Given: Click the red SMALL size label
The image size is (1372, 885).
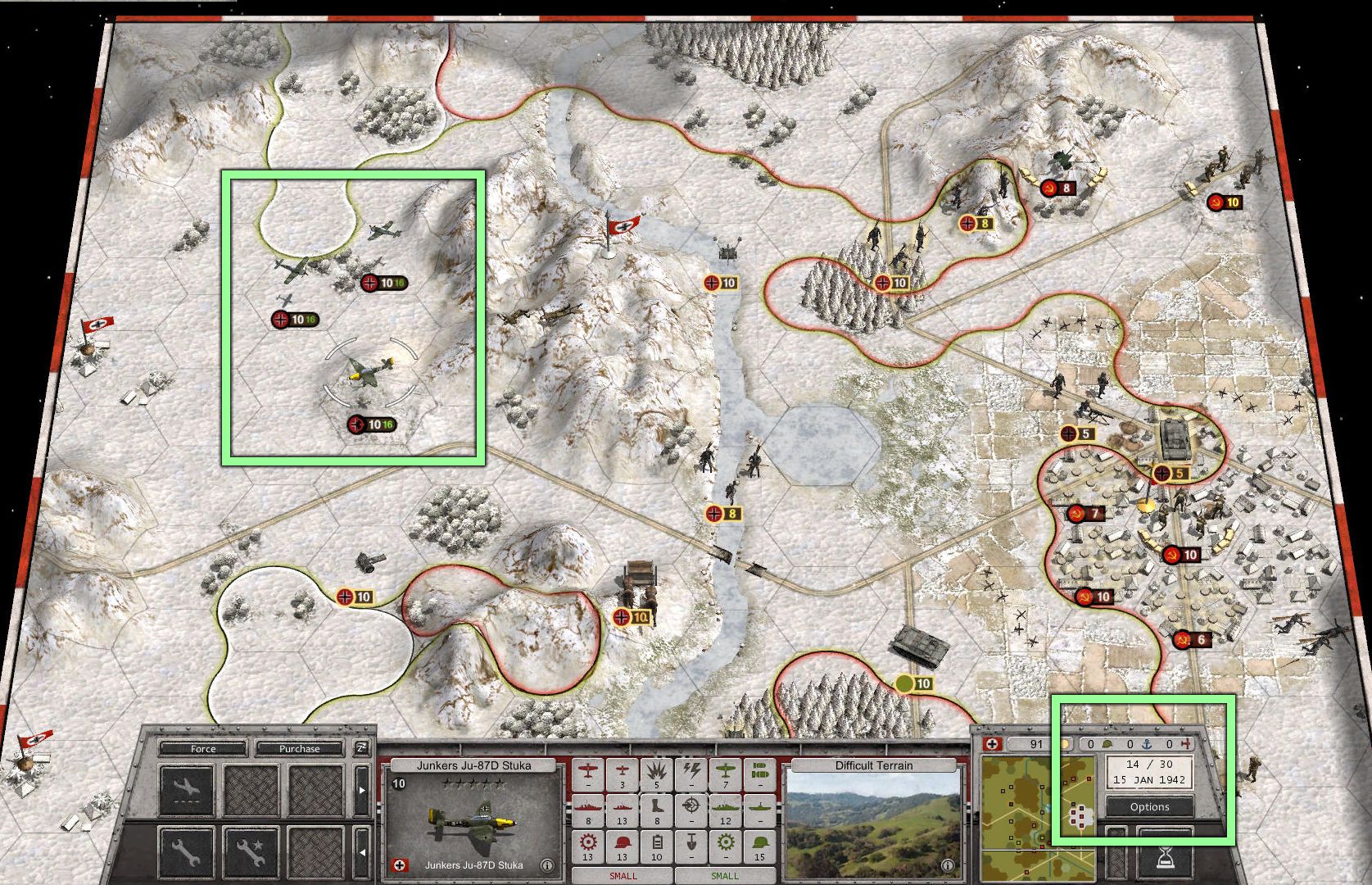Looking at the screenshot, I should pyautogui.click(x=623, y=876).
